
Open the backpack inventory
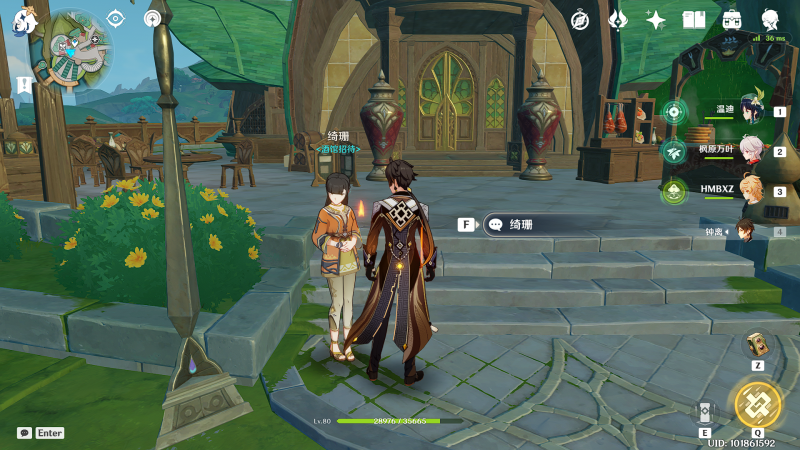(732, 19)
